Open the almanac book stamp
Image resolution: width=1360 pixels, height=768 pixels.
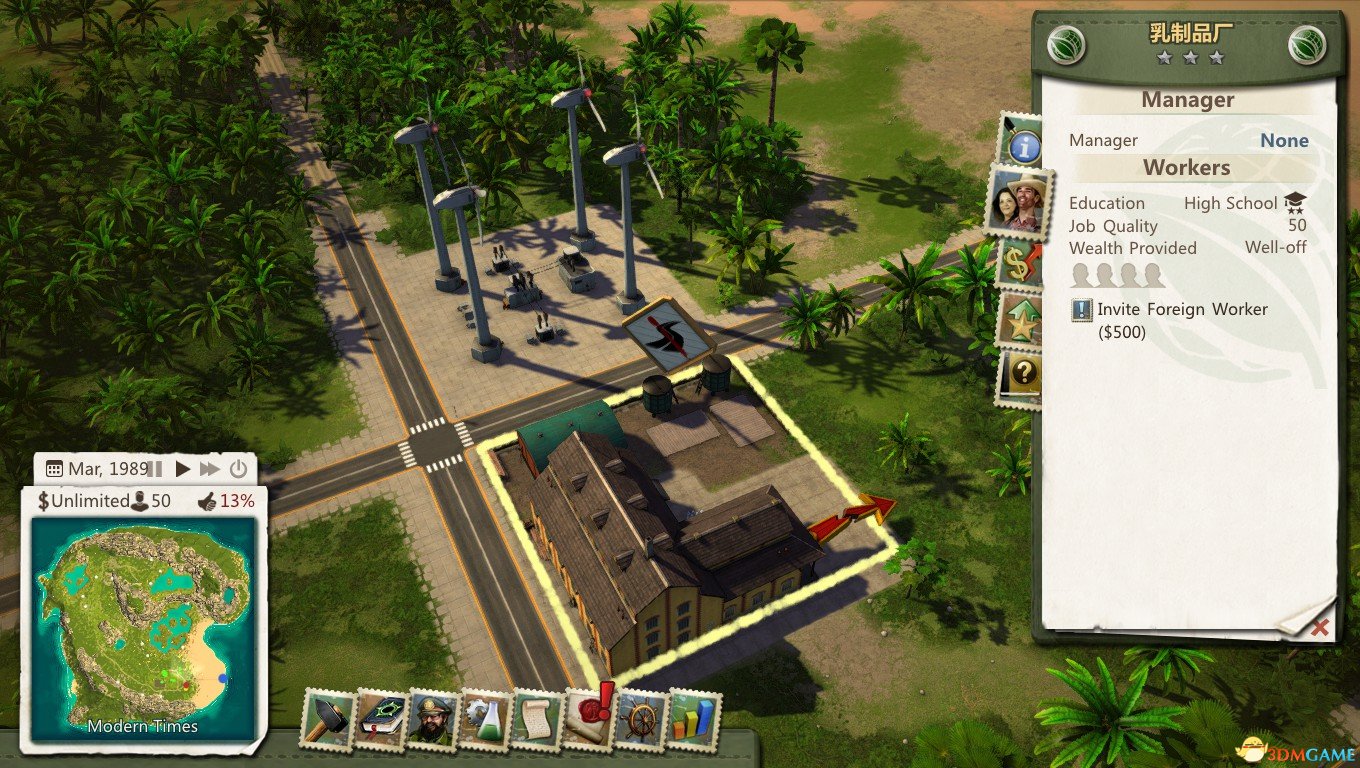pos(381,719)
